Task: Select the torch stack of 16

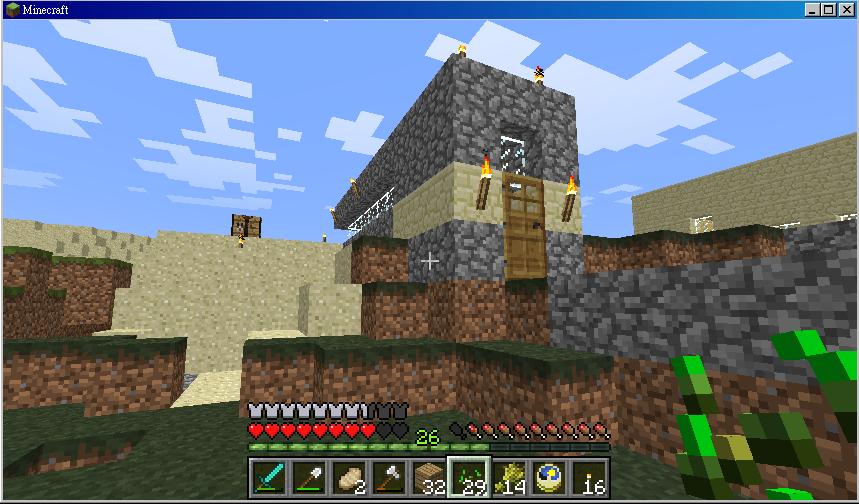Action: 590,477
